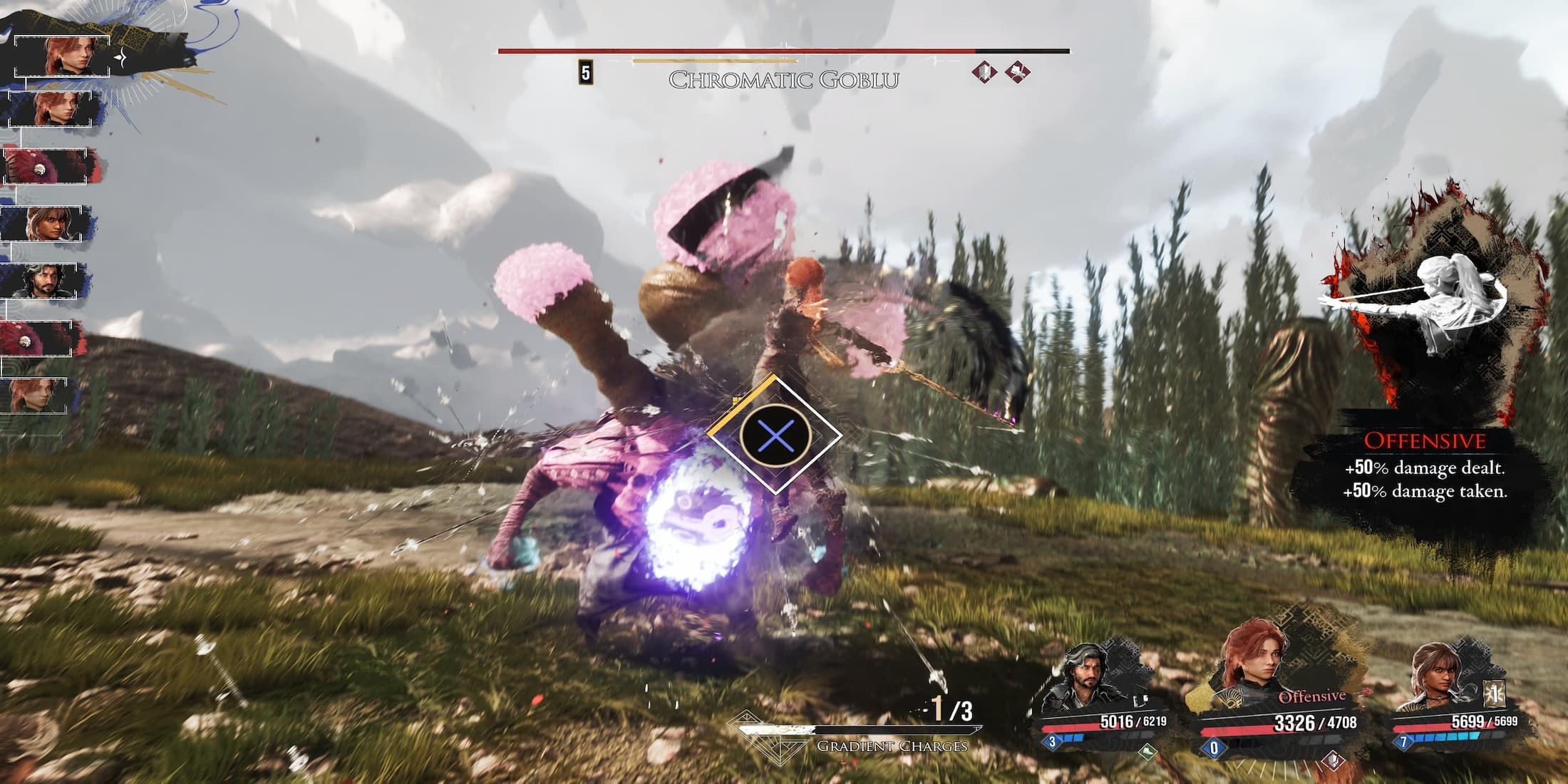Click the active-turn Maelle portrait in turn order

(x=63, y=56)
